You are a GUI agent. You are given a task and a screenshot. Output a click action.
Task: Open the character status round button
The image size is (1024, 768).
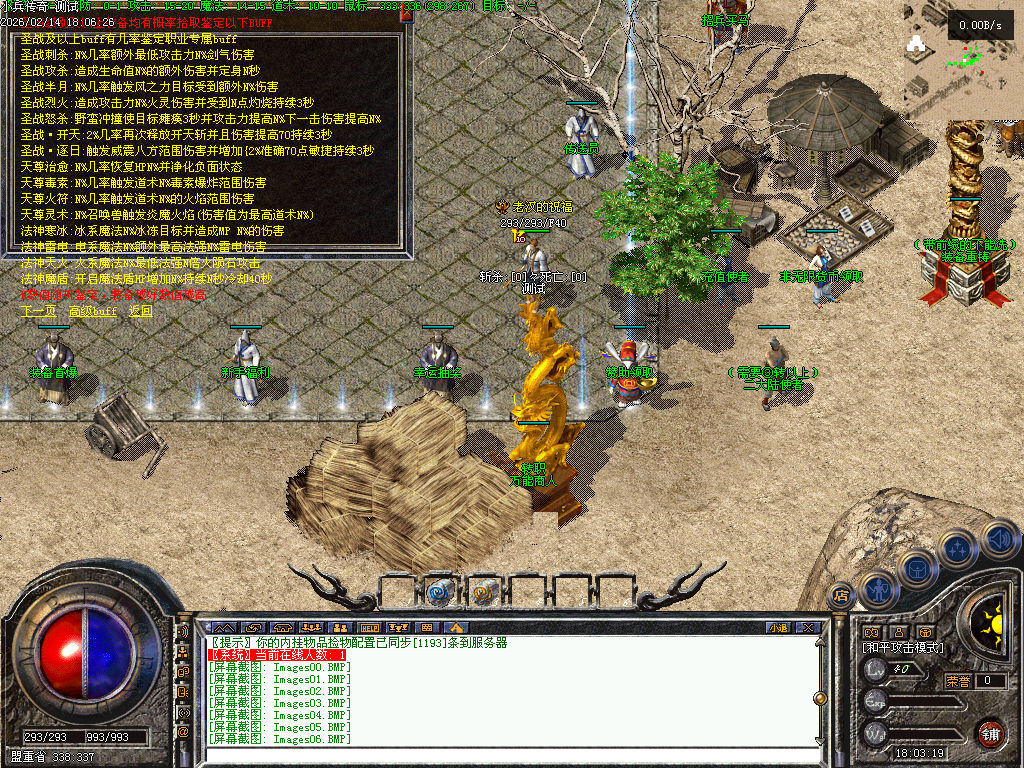tap(876, 589)
